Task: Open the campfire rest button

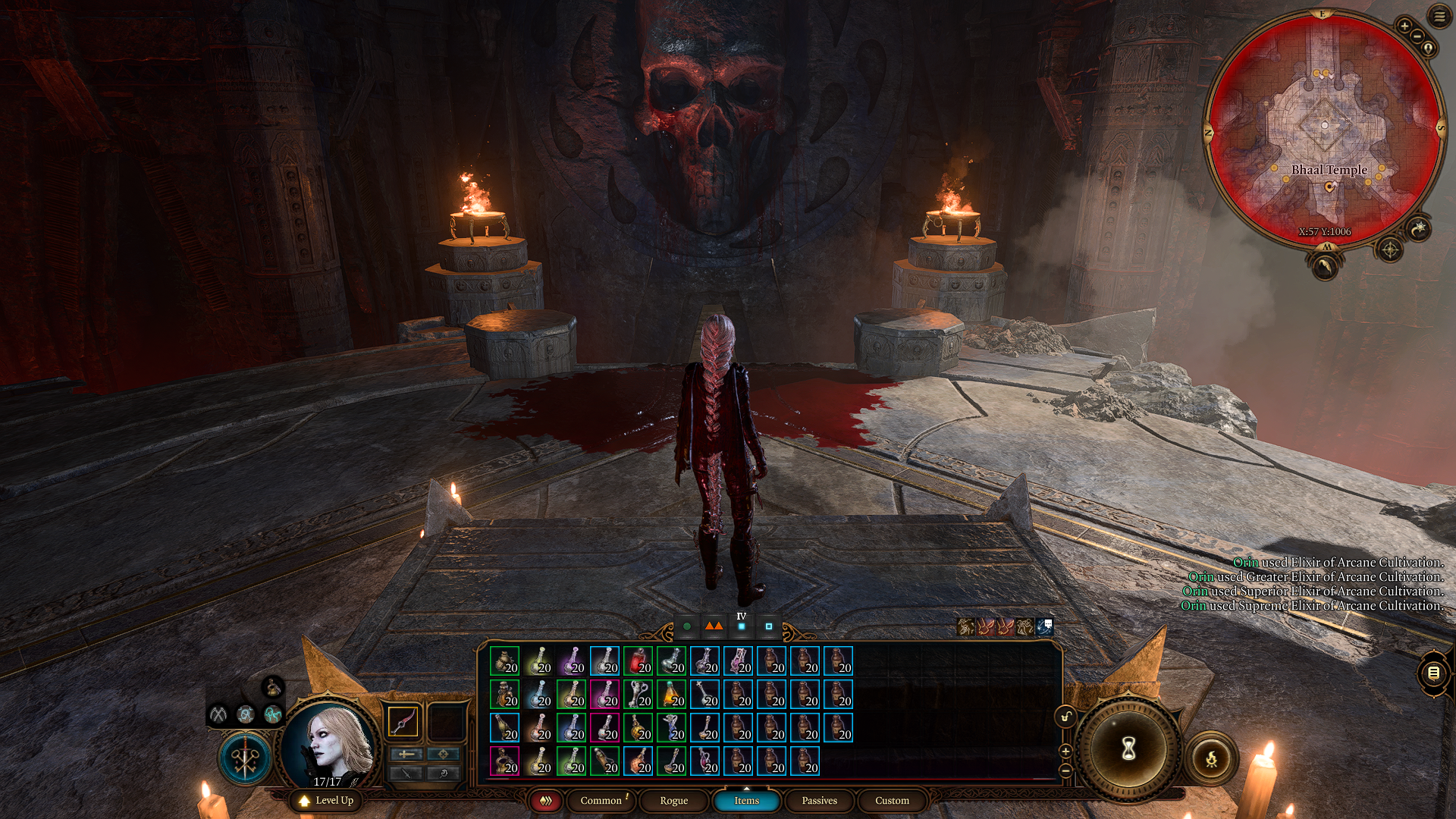Action: [1211, 758]
